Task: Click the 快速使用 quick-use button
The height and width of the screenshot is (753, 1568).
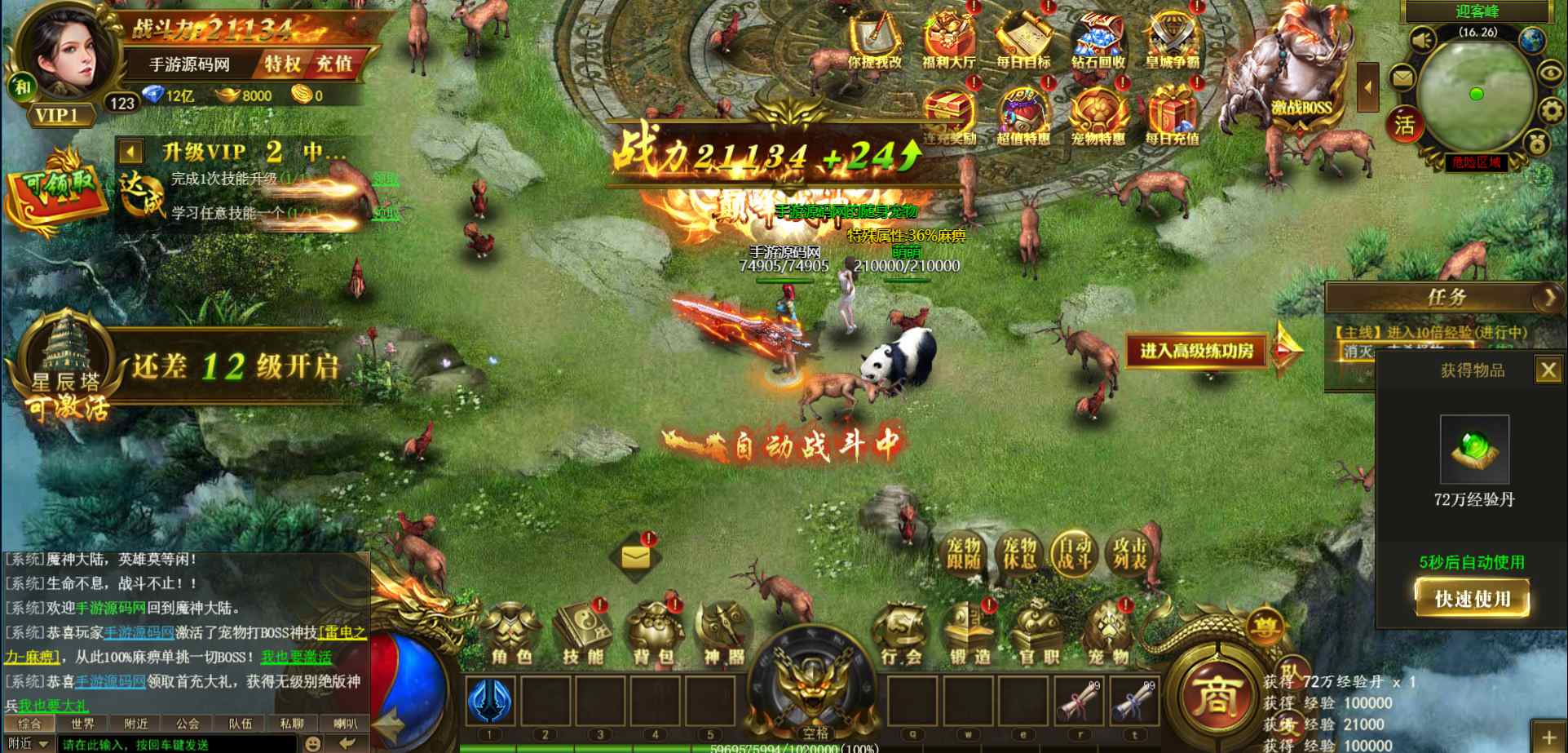Action: 1471,599
